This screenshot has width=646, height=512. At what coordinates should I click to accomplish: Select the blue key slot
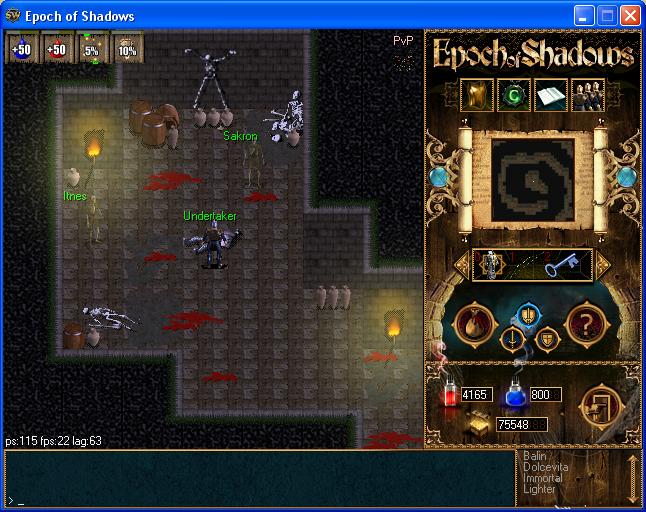point(562,265)
